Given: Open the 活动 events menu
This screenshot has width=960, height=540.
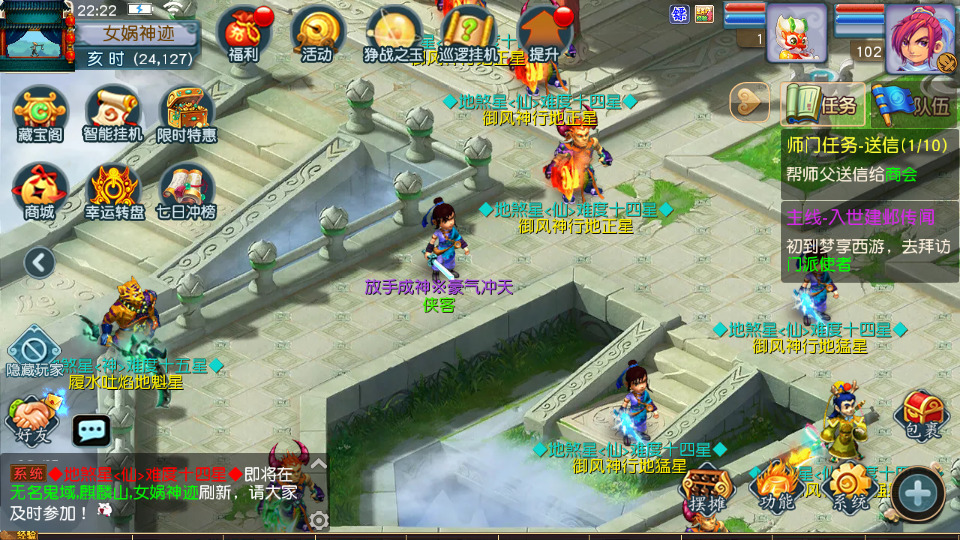Looking at the screenshot, I should point(317,34).
